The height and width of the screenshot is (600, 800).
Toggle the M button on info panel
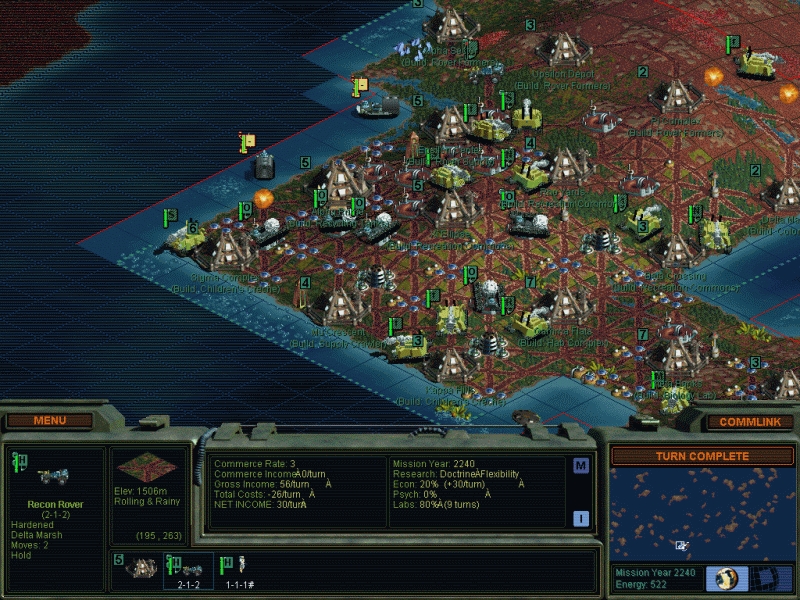[x=581, y=466]
